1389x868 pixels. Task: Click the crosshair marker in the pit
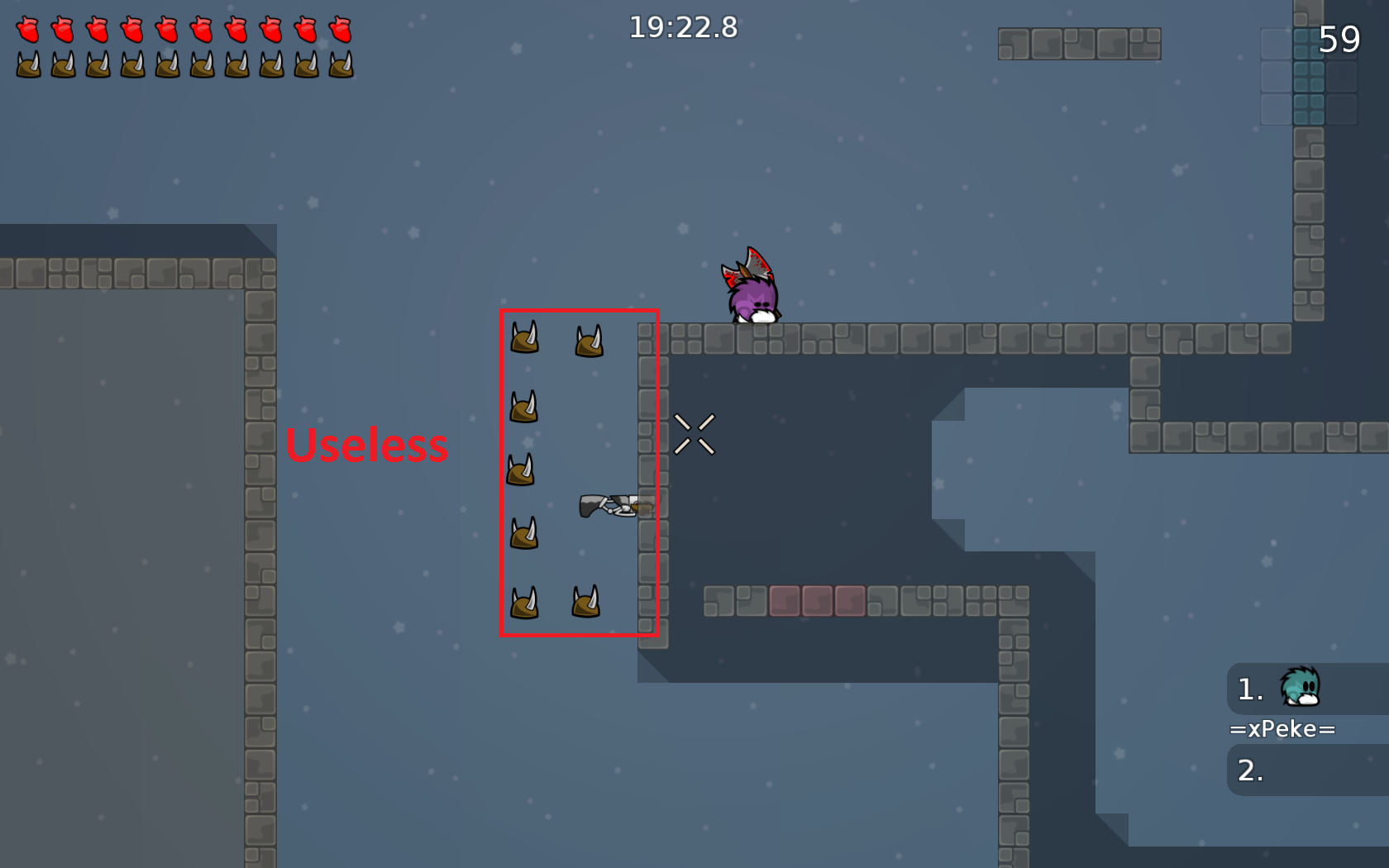pyautogui.click(x=695, y=436)
